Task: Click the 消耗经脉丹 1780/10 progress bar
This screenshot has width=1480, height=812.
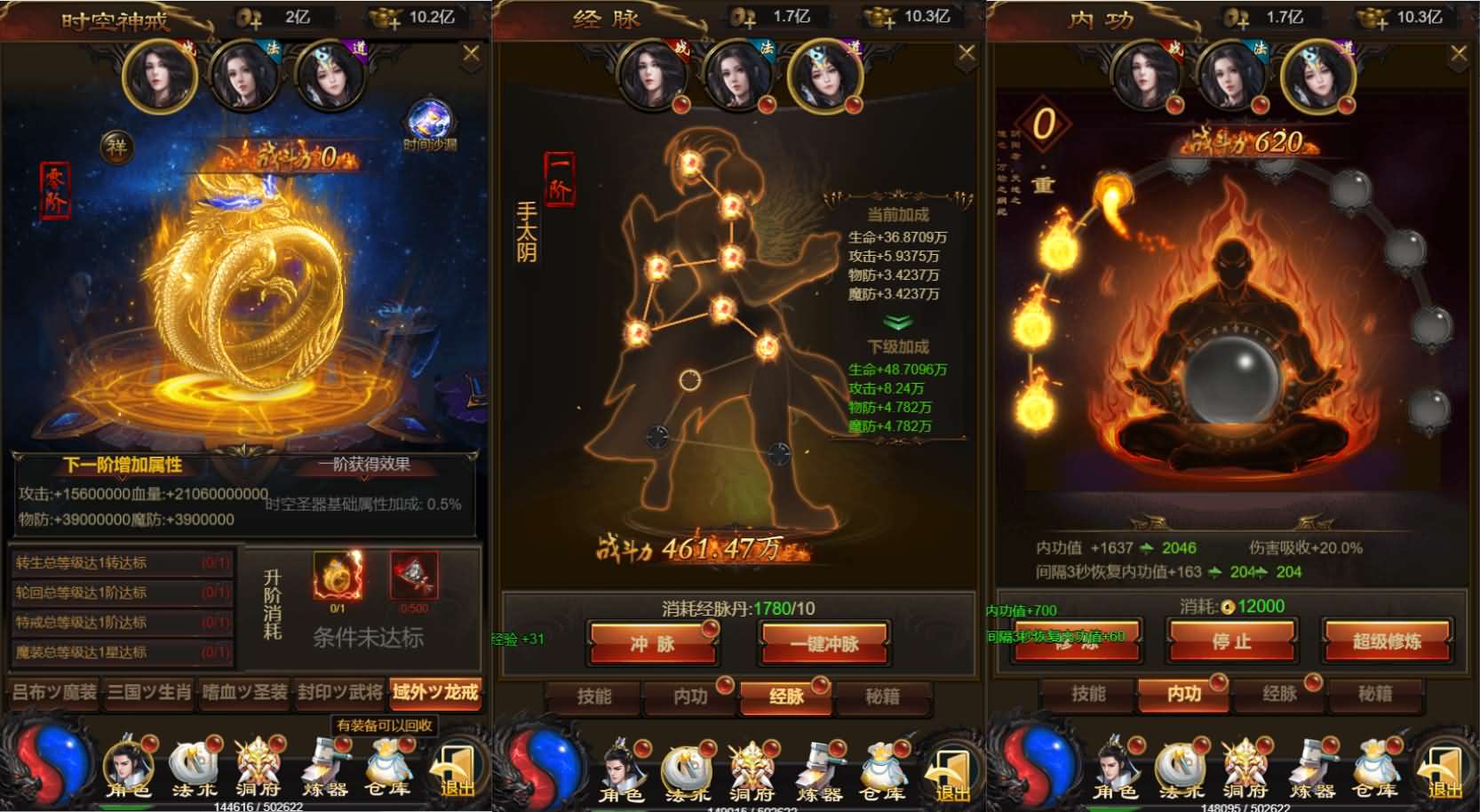Action: (x=739, y=608)
